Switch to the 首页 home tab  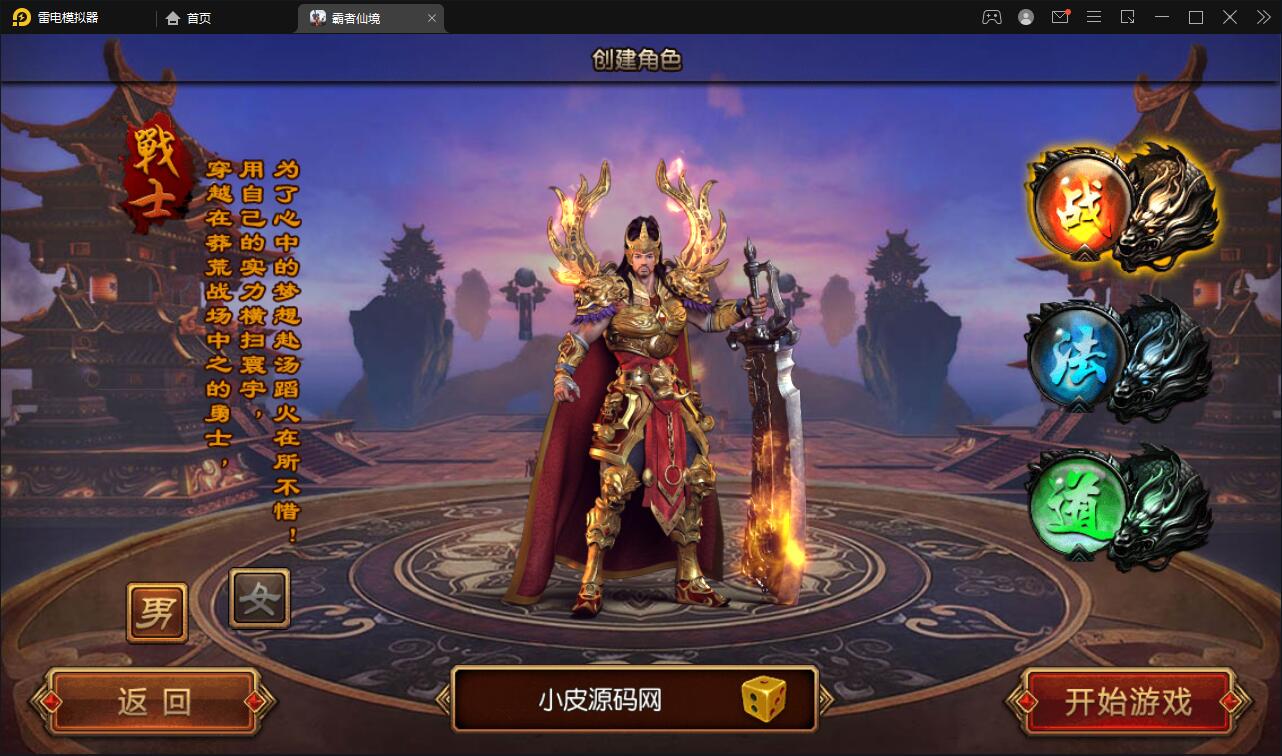pyautogui.click(x=188, y=17)
